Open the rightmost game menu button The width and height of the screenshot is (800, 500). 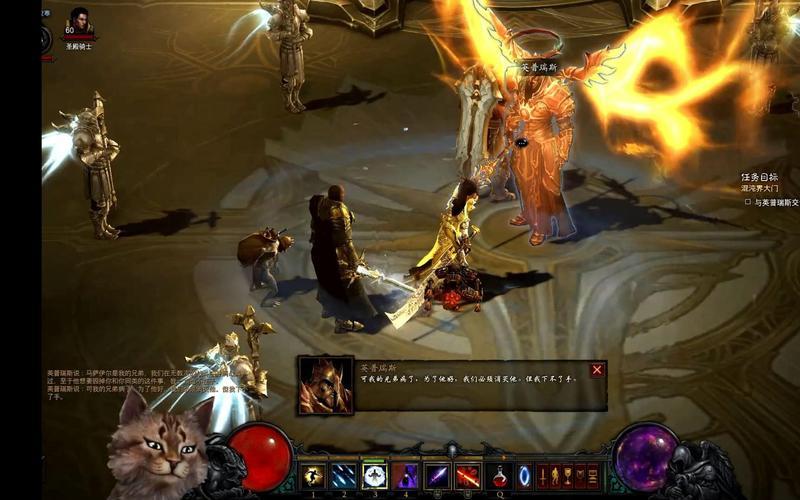tap(593, 476)
